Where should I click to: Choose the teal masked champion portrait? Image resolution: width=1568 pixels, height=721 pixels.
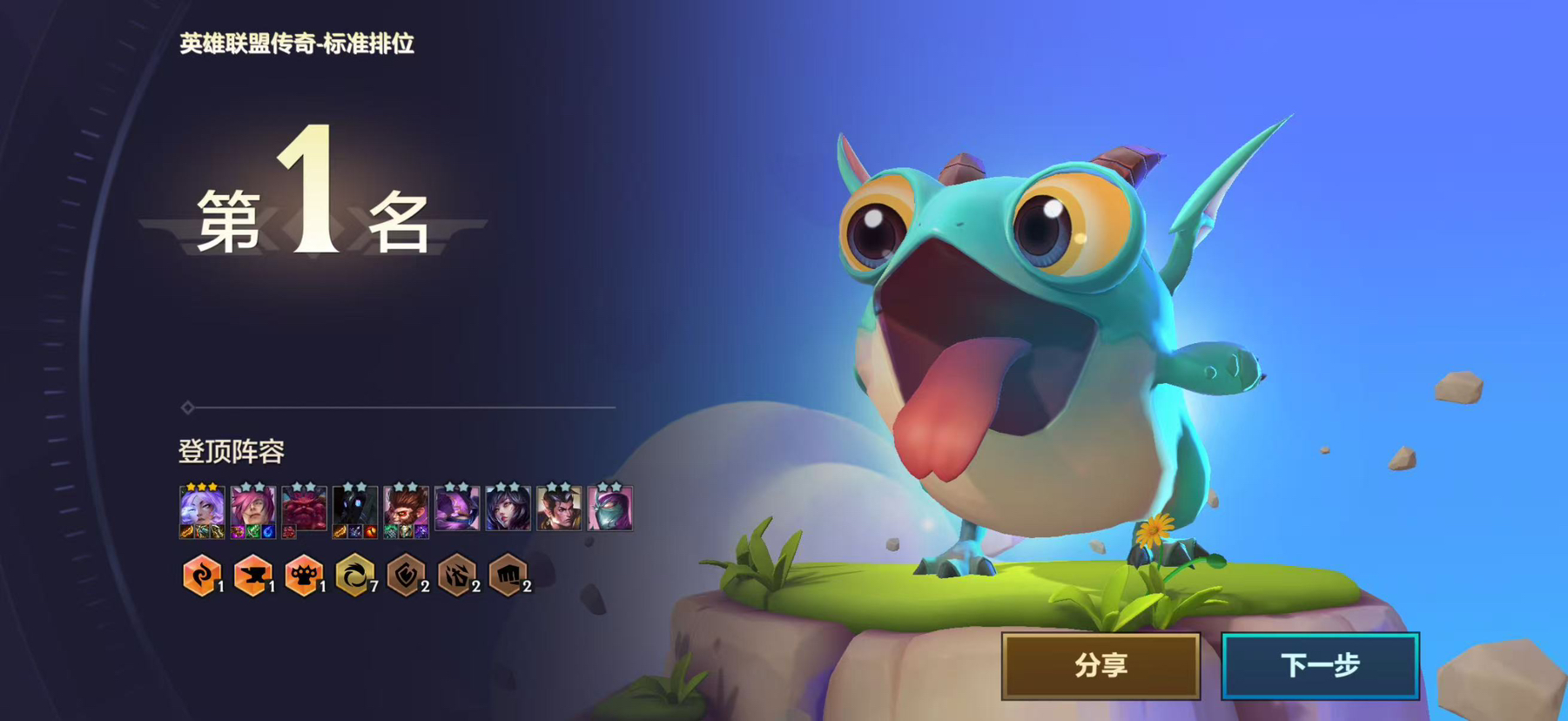pos(609,509)
